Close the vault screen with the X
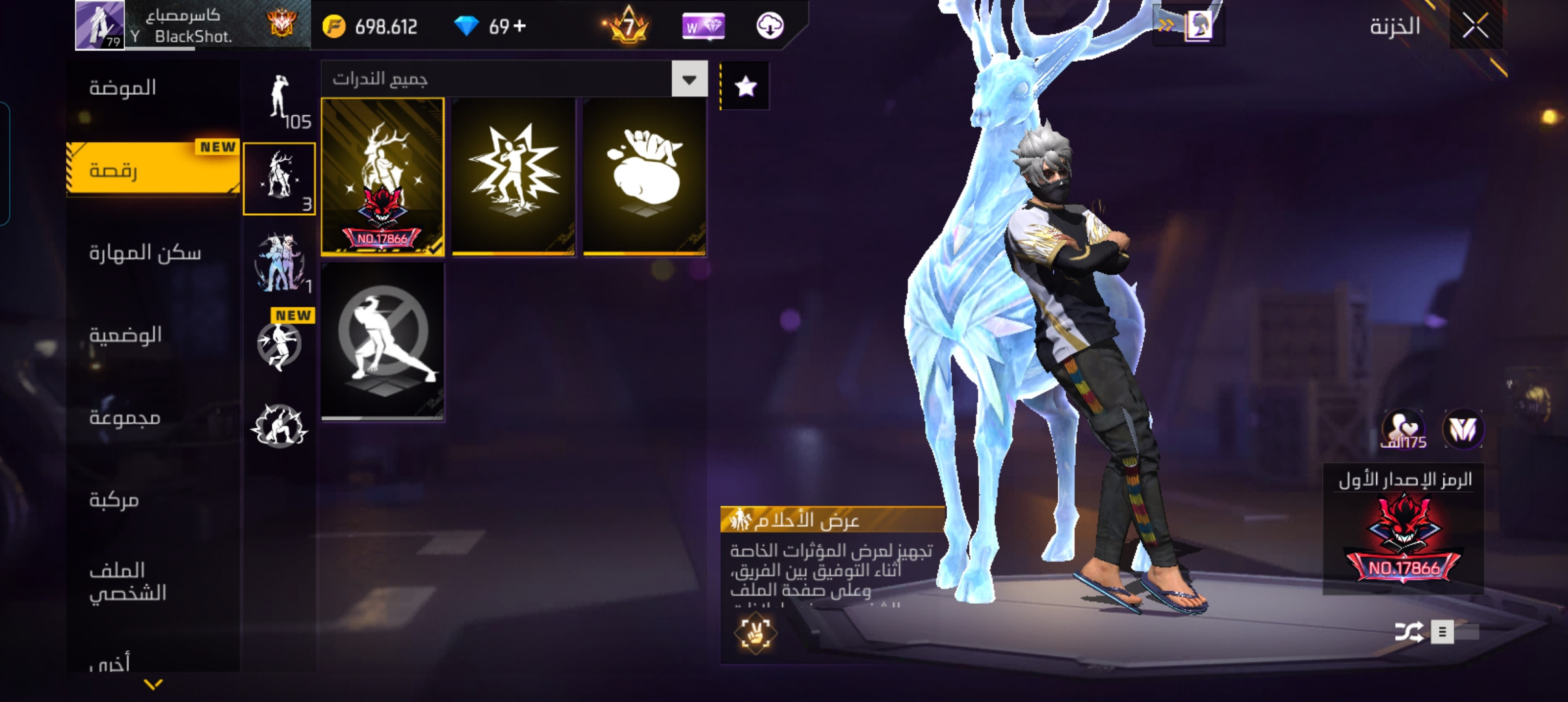1568x702 pixels. point(1476,27)
